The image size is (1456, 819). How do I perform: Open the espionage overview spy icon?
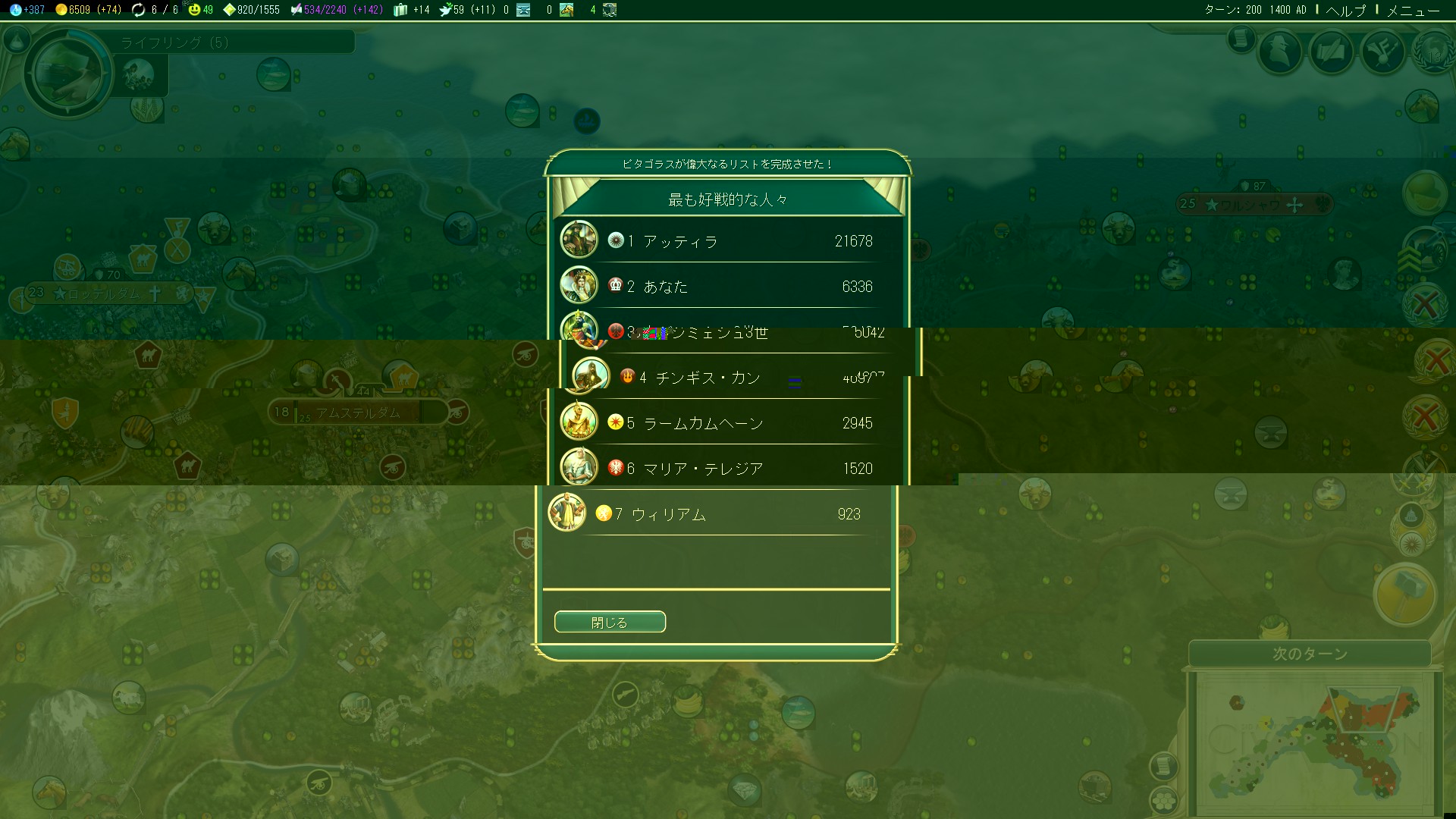click(1279, 52)
